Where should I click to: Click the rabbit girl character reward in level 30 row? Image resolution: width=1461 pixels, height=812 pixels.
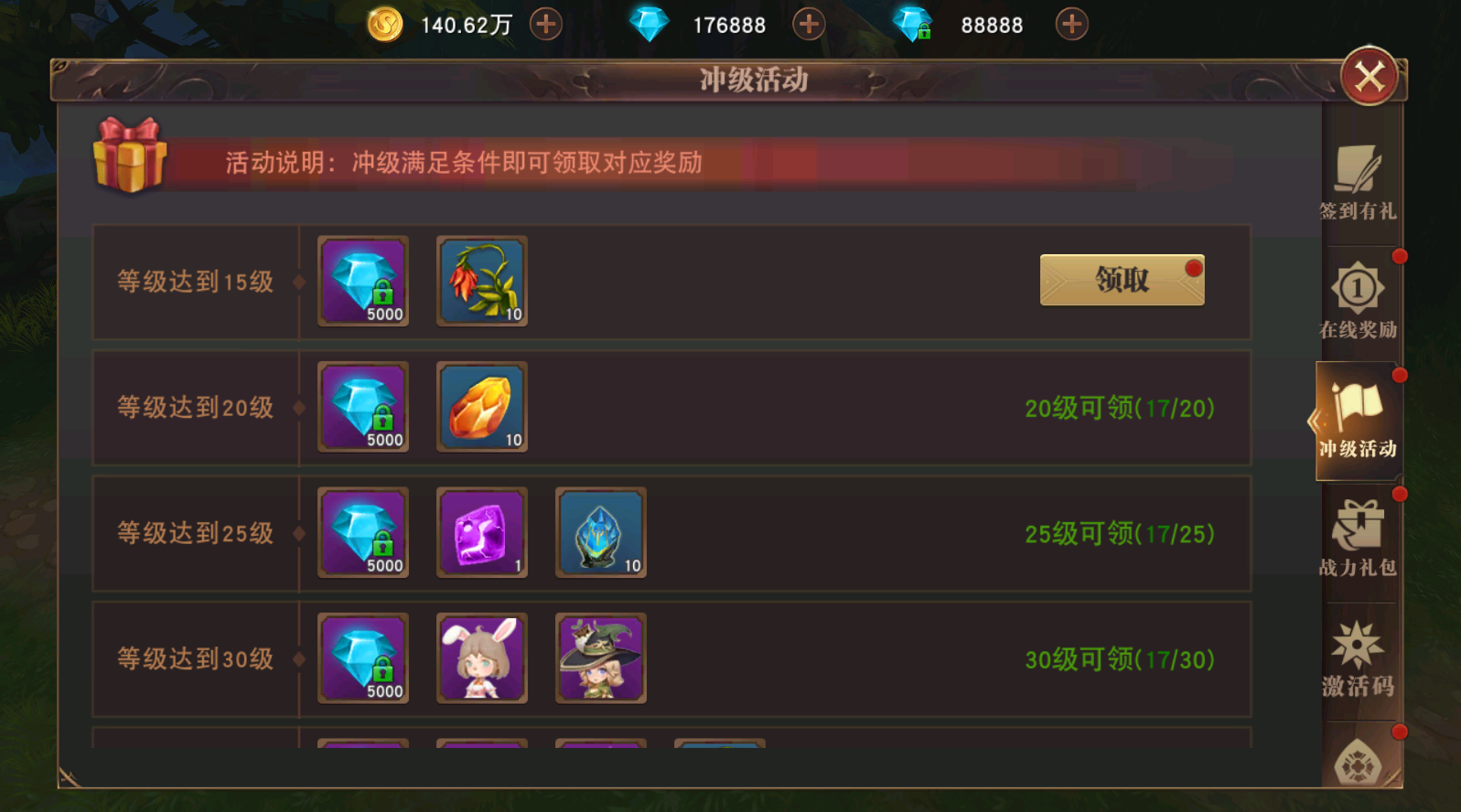coord(481,658)
